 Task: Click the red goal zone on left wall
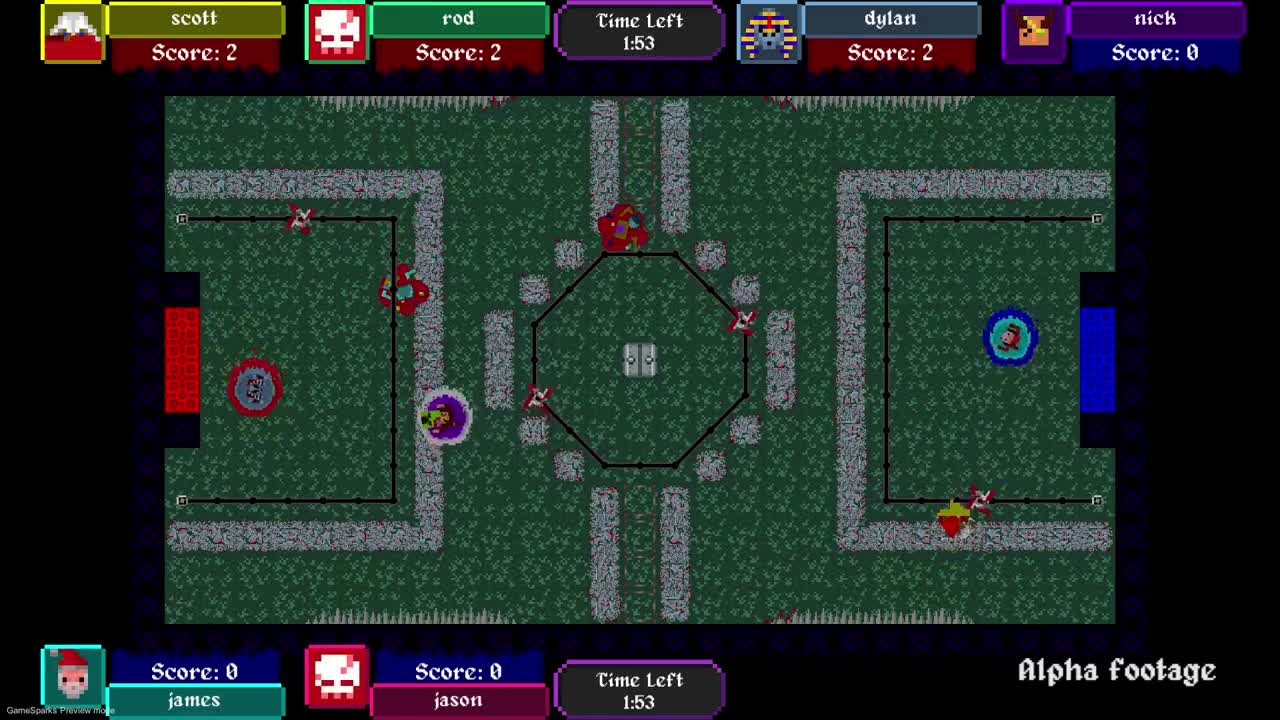pyautogui.click(x=180, y=360)
